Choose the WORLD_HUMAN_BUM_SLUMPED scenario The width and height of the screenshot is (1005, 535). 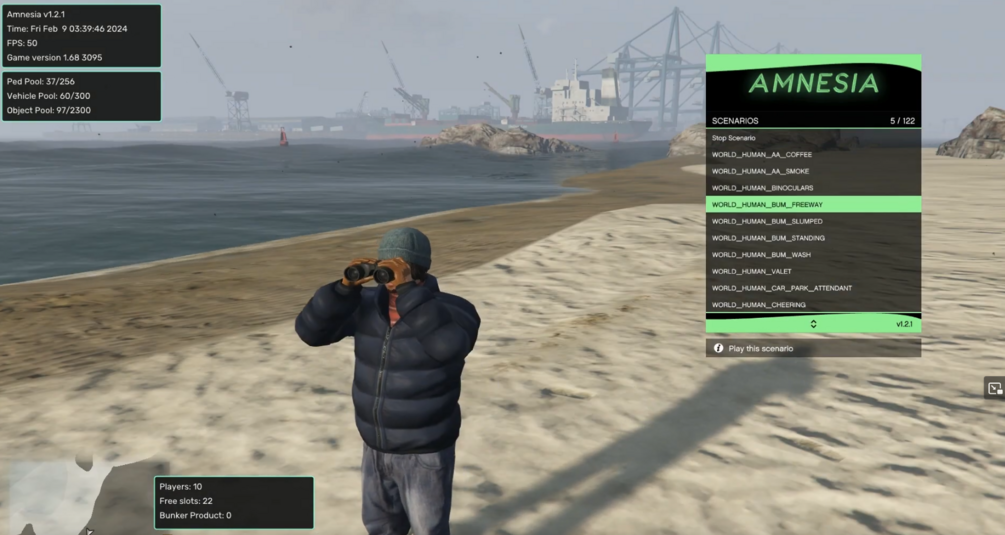click(x=812, y=221)
